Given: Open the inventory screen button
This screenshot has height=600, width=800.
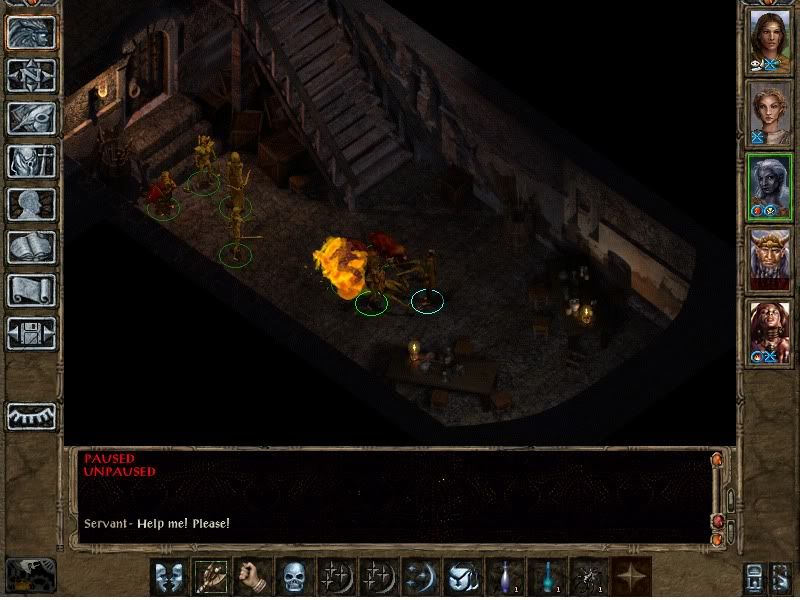Looking at the screenshot, I should click(x=31, y=161).
